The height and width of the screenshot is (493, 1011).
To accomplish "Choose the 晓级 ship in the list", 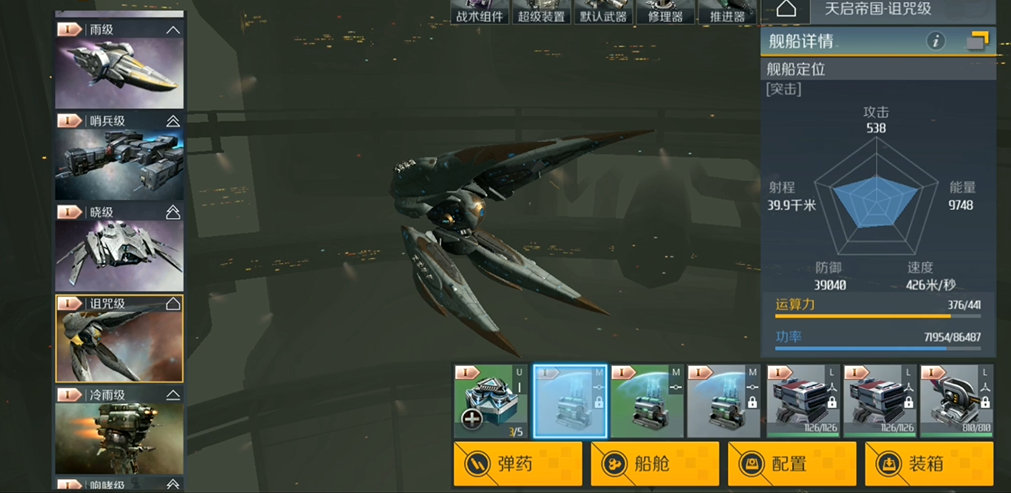I will [x=119, y=249].
